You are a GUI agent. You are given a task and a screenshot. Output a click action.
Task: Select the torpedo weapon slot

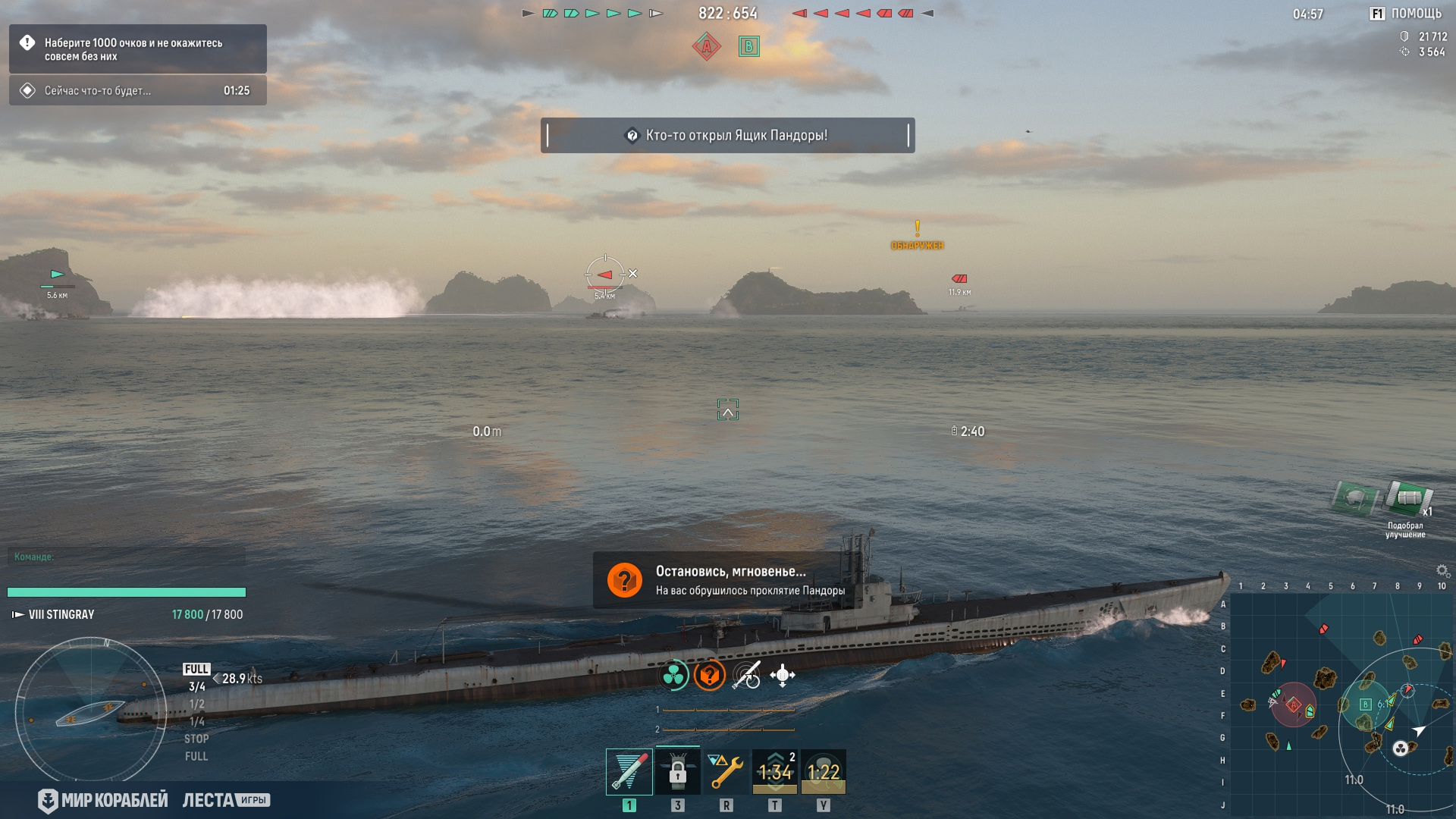[629, 772]
